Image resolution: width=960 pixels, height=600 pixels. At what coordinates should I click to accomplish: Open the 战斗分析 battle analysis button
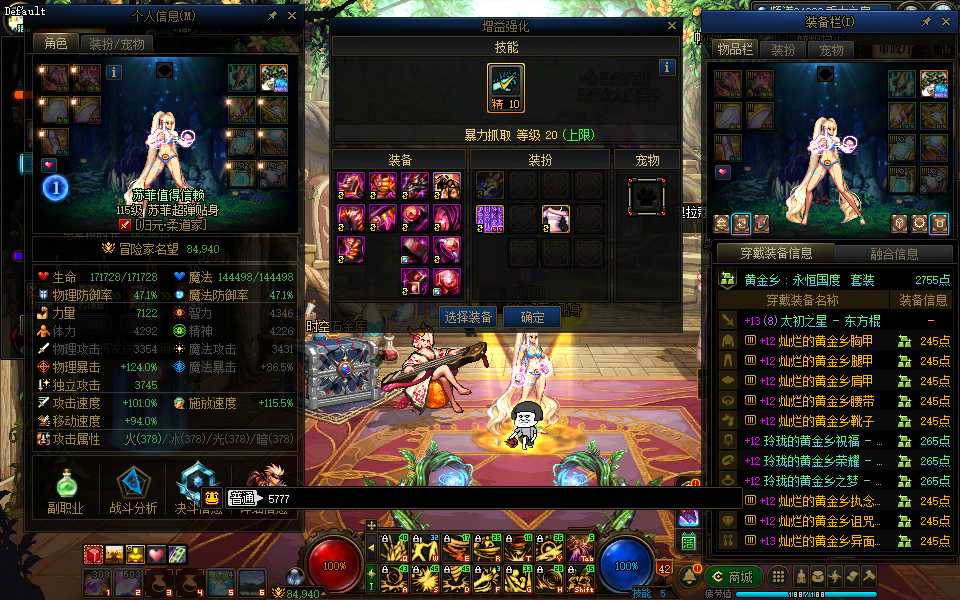tap(133, 489)
